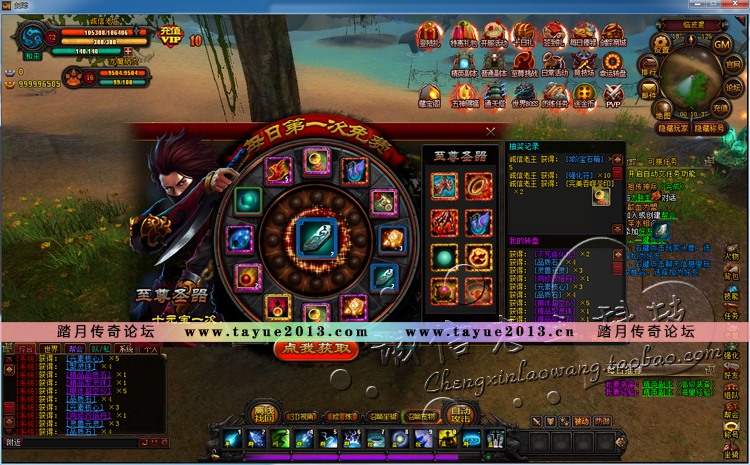Open the PVP crossed swords icon
Viewport: 750px width, 465px height.
pos(613,94)
